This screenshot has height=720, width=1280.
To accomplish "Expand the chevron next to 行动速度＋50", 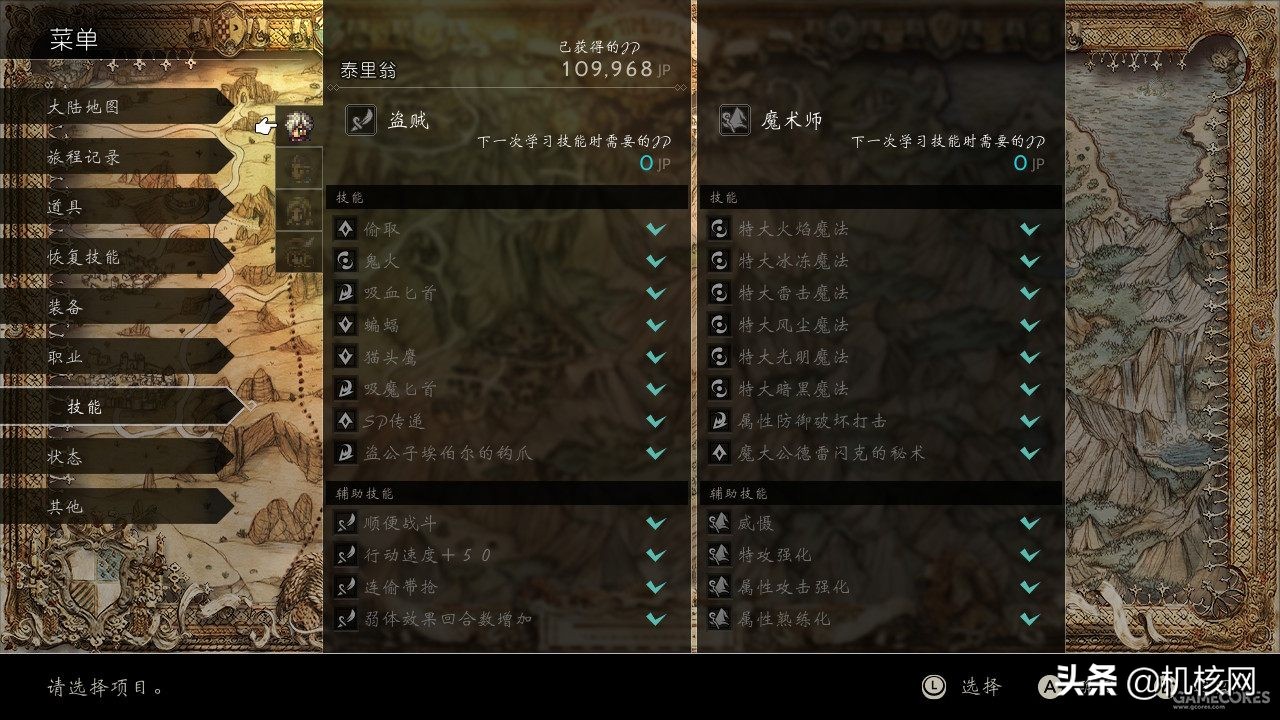I will [657, 554].
